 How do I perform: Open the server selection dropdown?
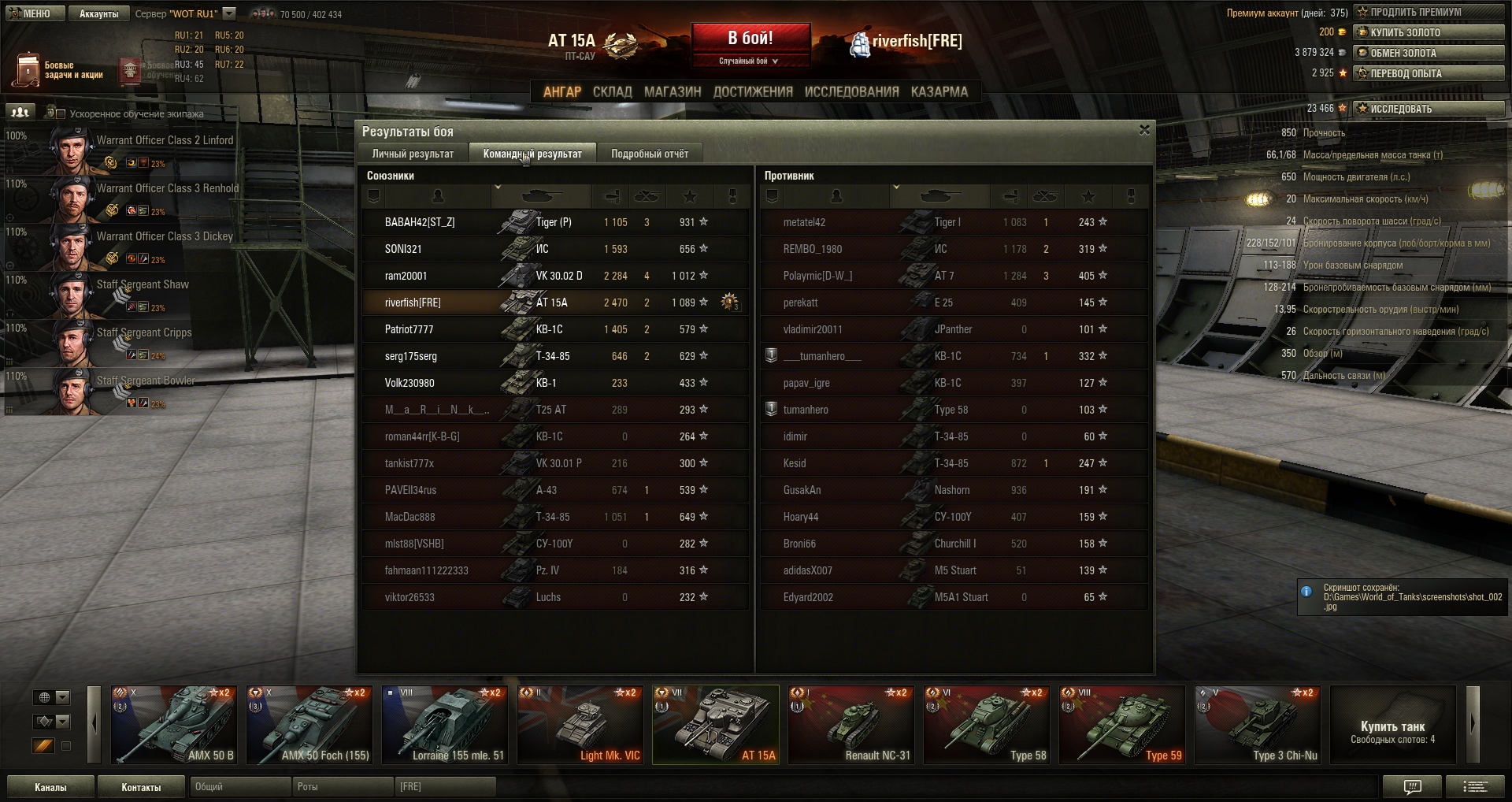coord(229,13)
